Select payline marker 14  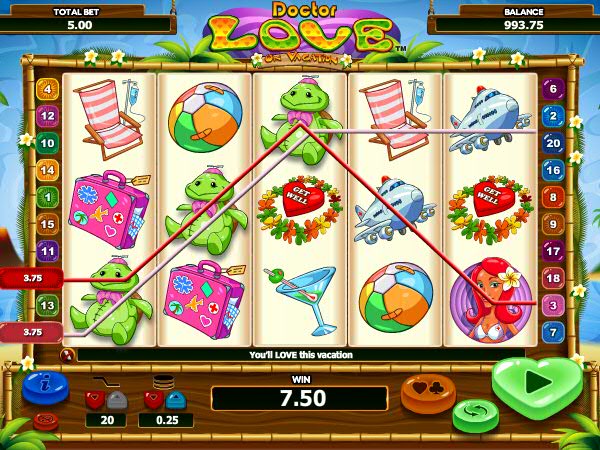(47, 170)
